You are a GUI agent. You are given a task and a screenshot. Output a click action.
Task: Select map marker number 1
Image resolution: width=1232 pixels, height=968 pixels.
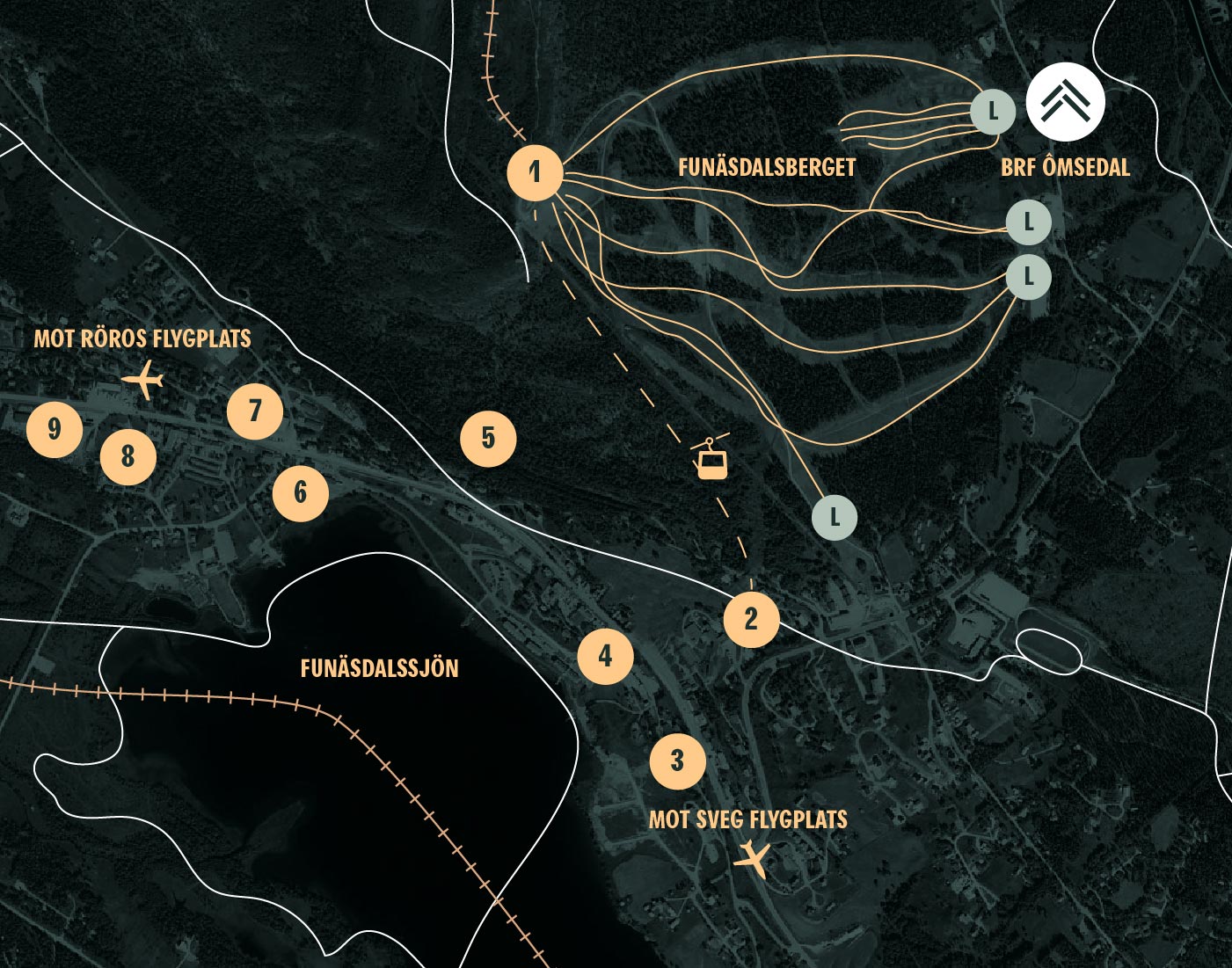coord(535,172)
